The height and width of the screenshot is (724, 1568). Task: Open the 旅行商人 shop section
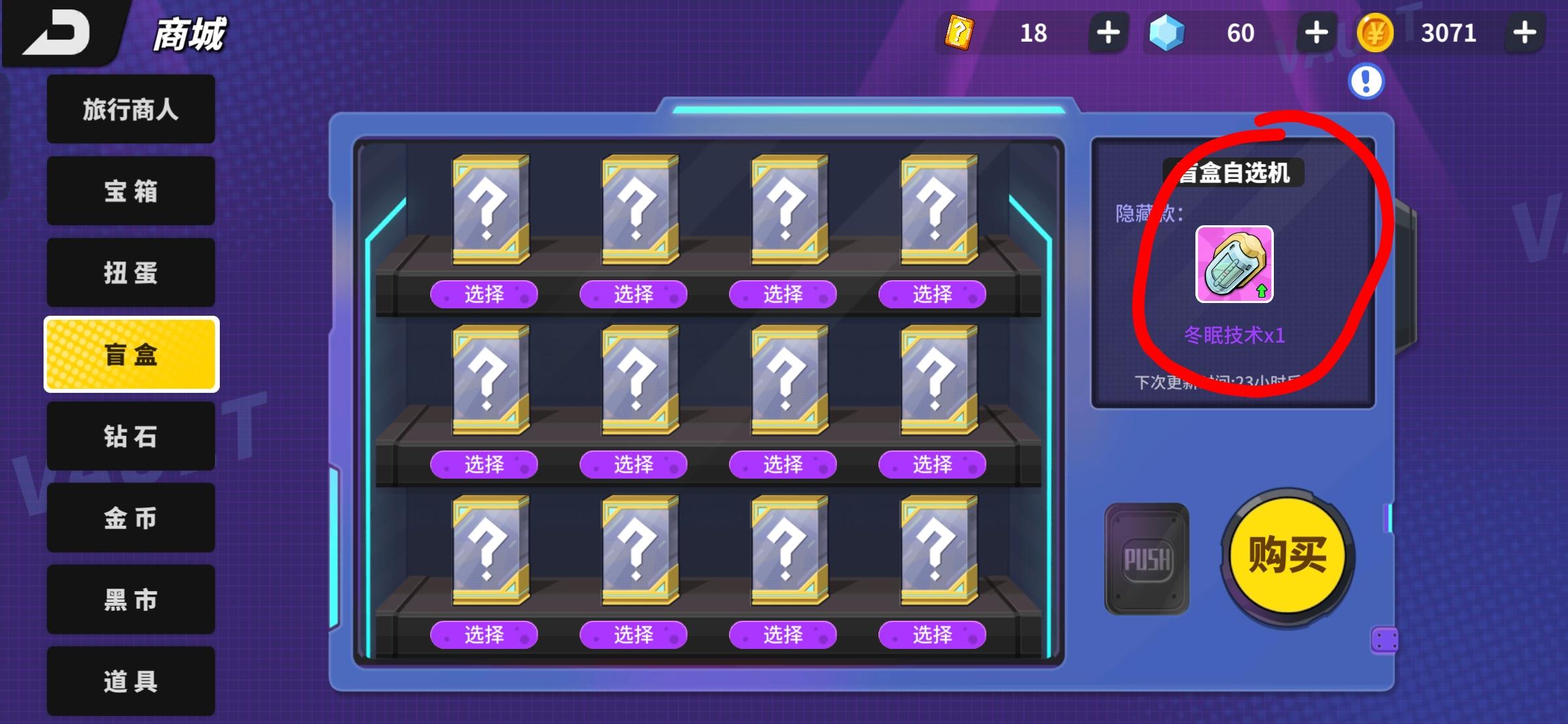point(131,109)
